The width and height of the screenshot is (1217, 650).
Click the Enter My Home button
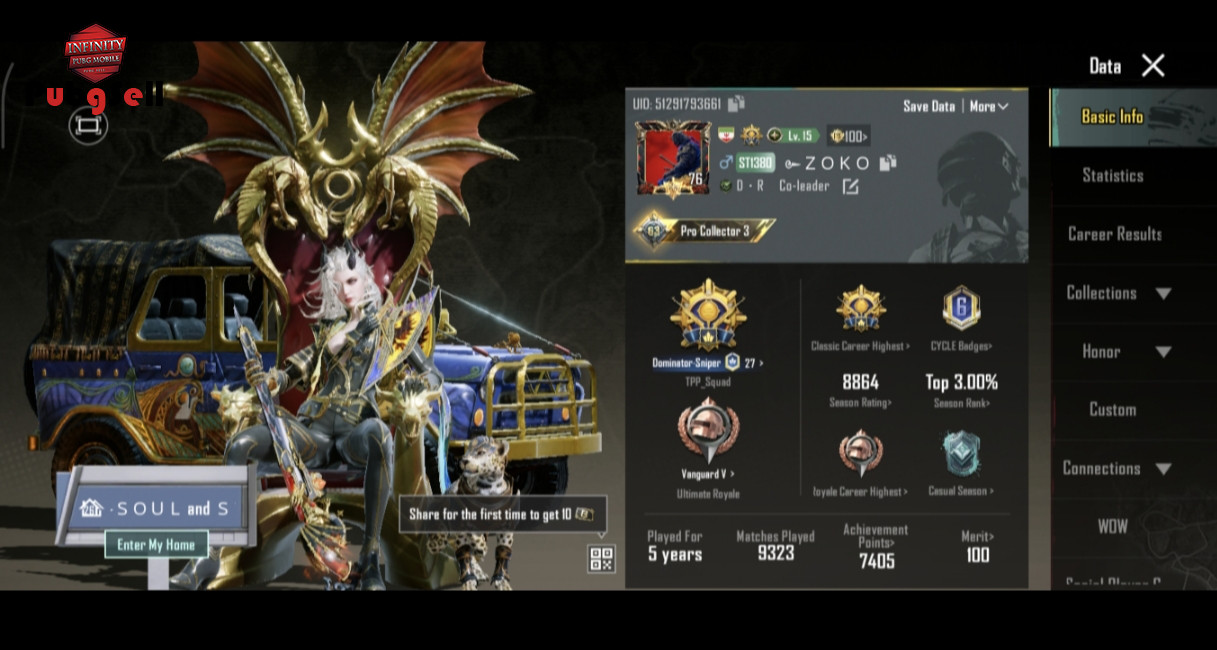pos(156,545)
